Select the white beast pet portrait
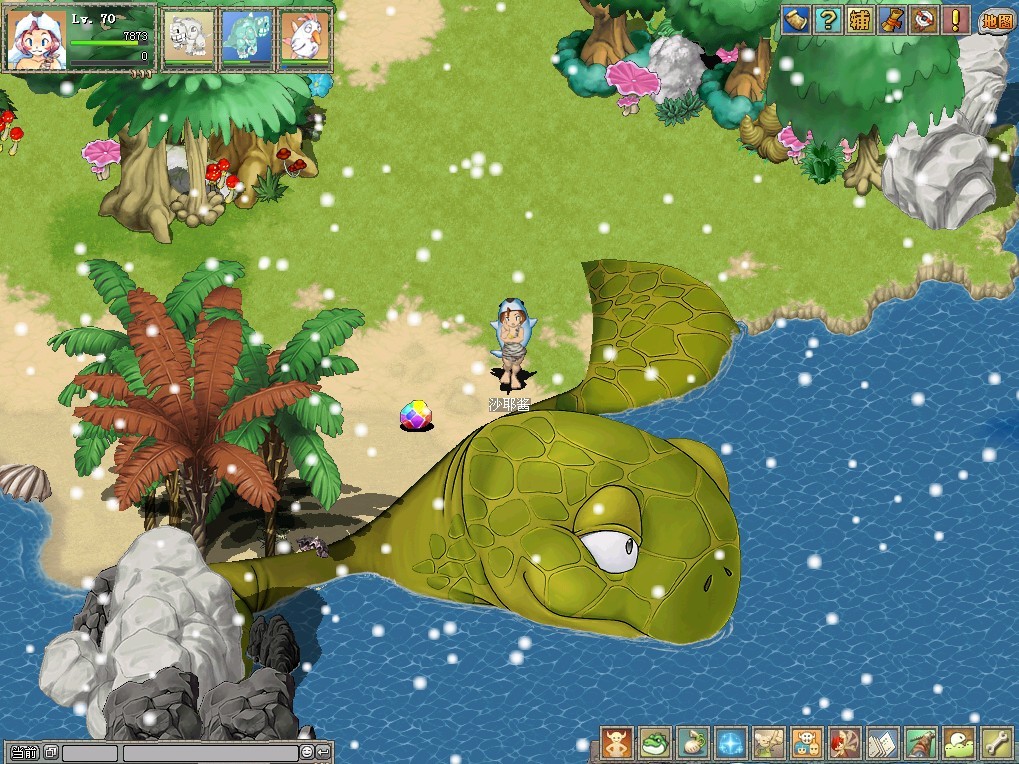1019x764 pixels. click(188, 39)
